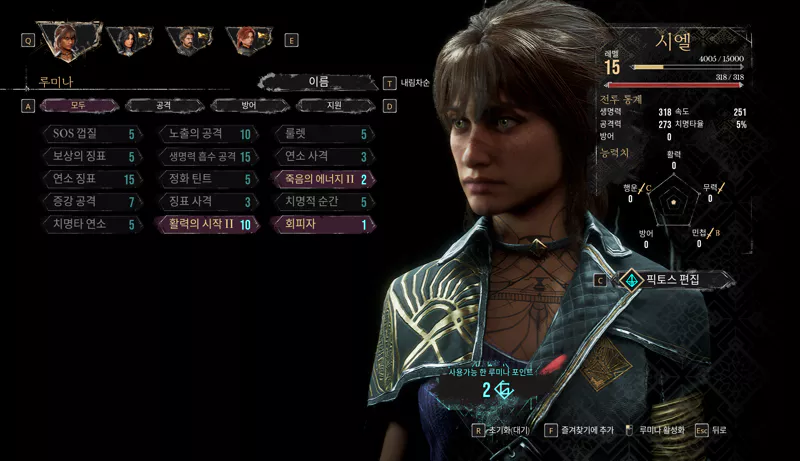
Task: Open the 지원 (Support) filter tab
Action: coord(334,105)
